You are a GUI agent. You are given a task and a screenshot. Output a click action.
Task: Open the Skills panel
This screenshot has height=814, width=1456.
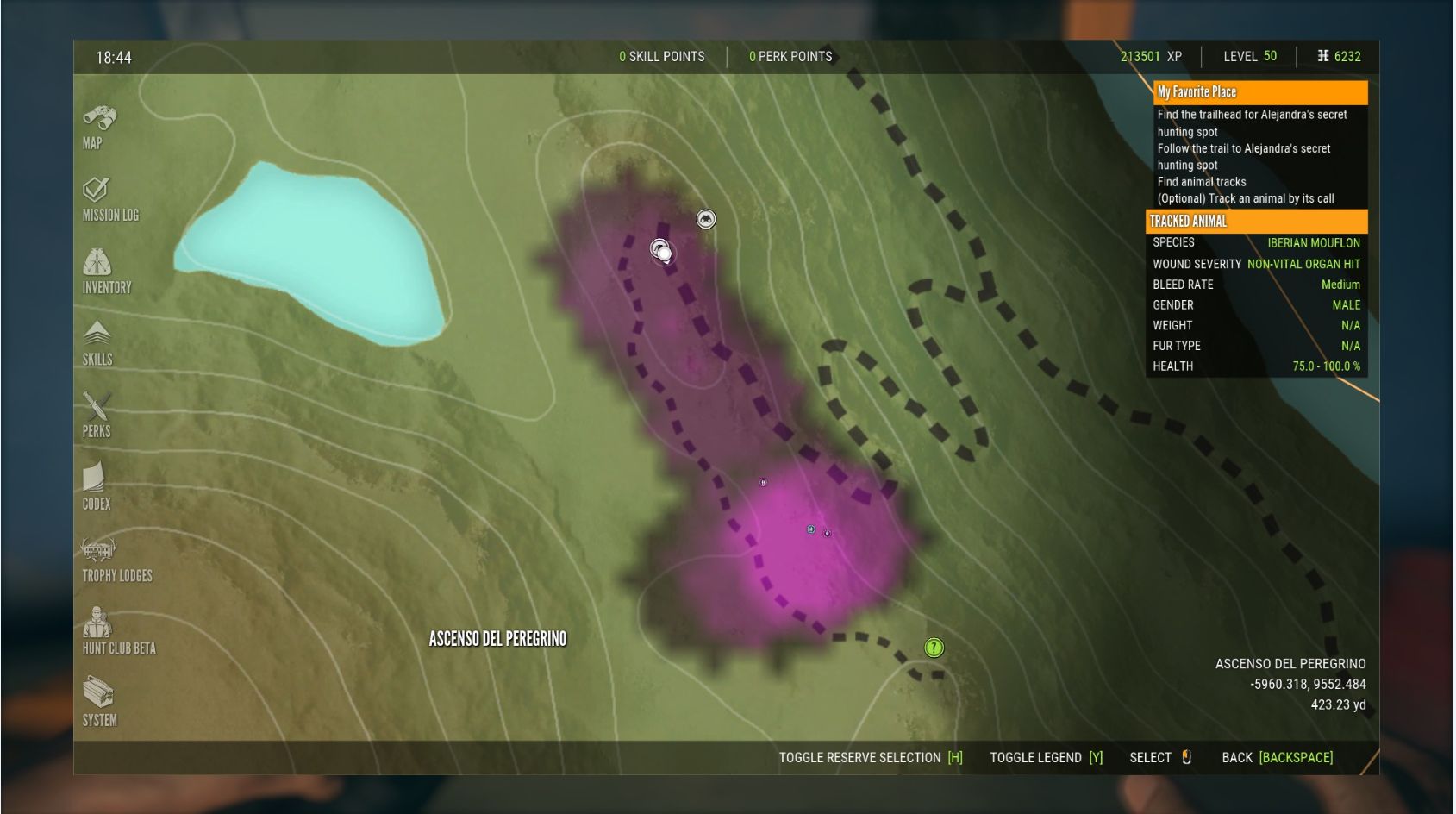(97, 335)
